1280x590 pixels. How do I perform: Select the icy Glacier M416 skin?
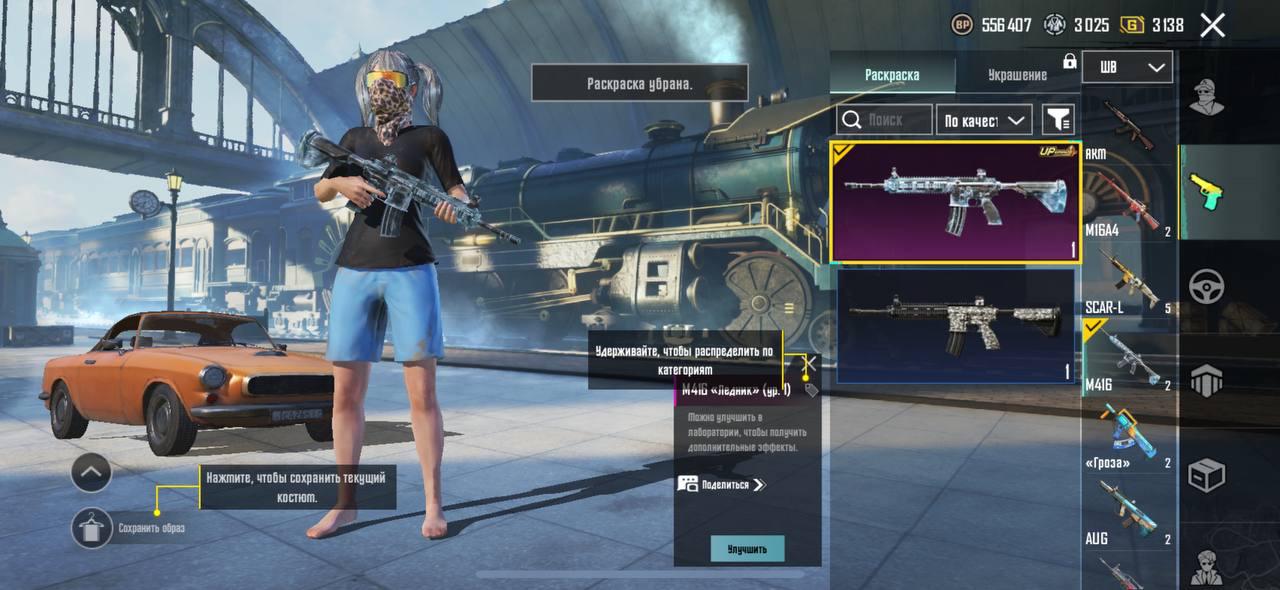point(955,202)
